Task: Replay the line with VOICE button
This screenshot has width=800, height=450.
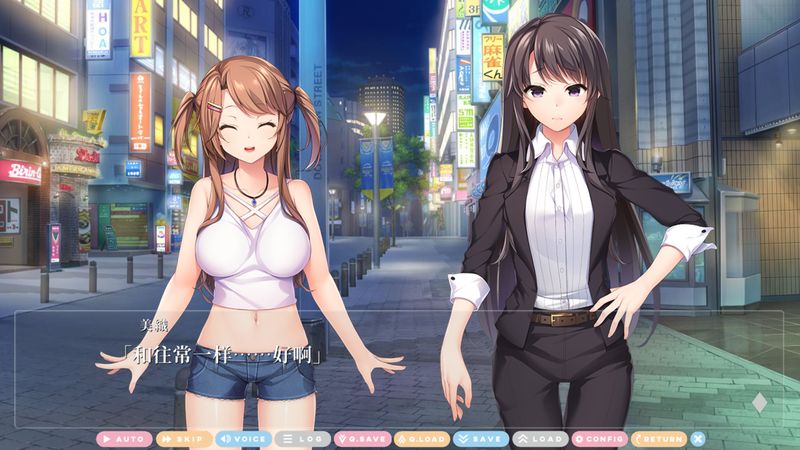Action: pos(243,438)
